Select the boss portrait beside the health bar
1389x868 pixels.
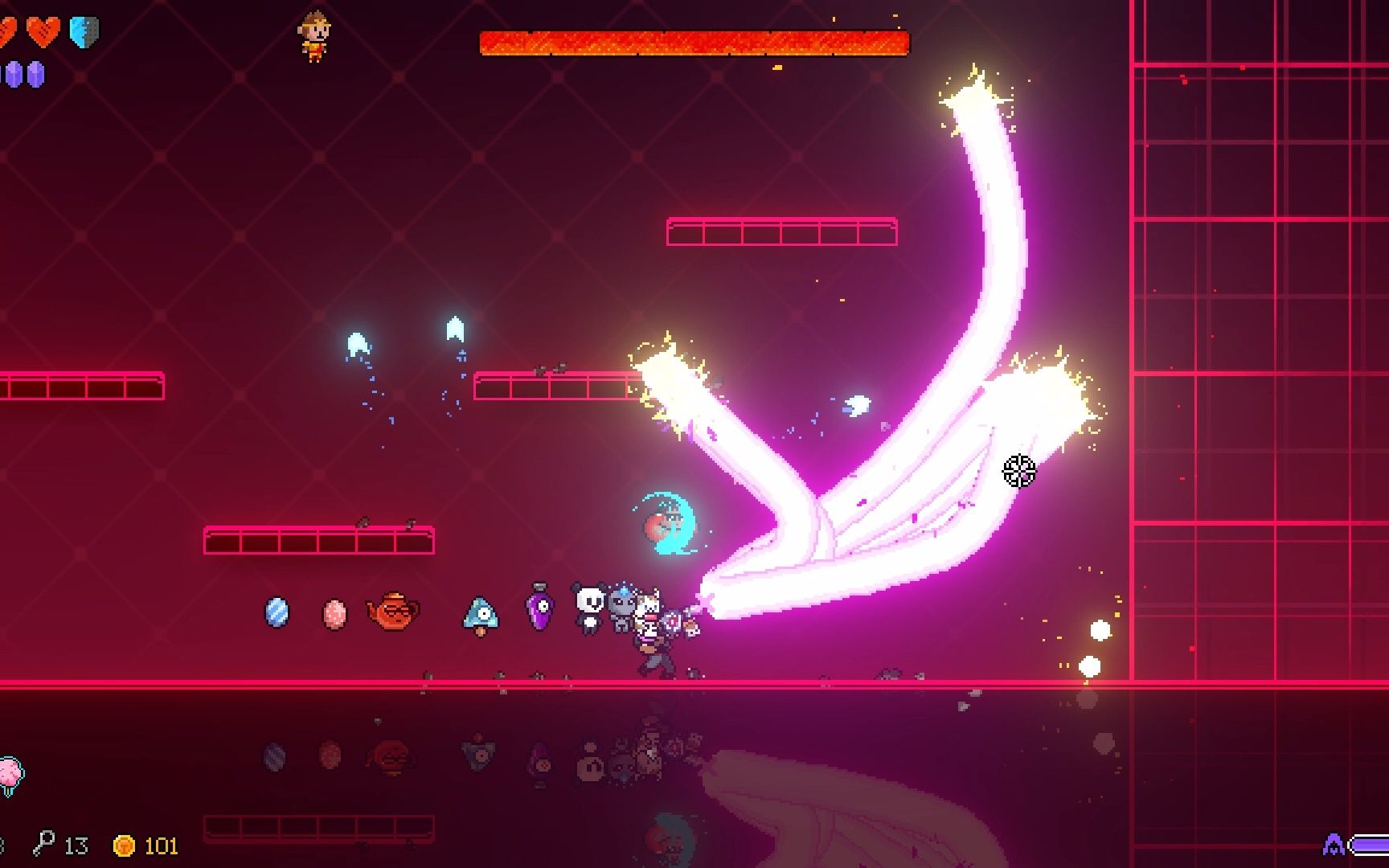click(x=314, y=35)
